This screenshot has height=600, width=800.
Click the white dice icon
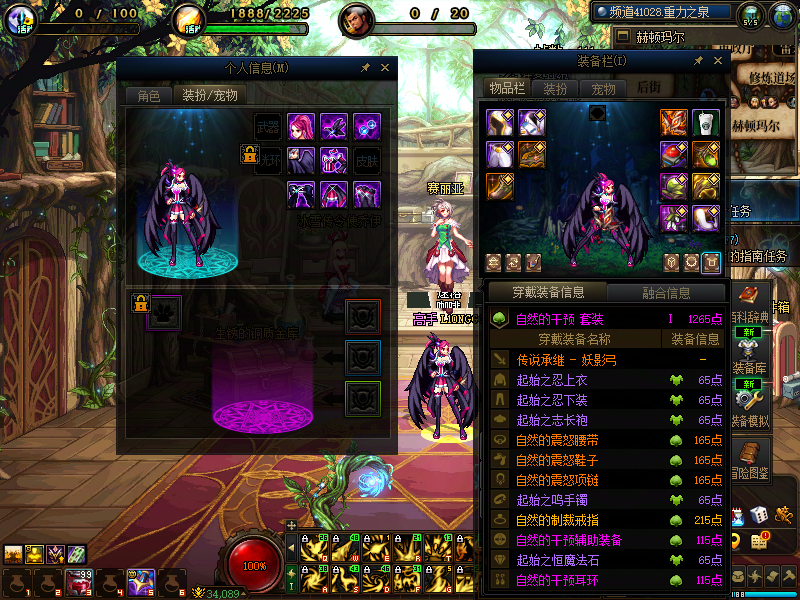[759, 514]
